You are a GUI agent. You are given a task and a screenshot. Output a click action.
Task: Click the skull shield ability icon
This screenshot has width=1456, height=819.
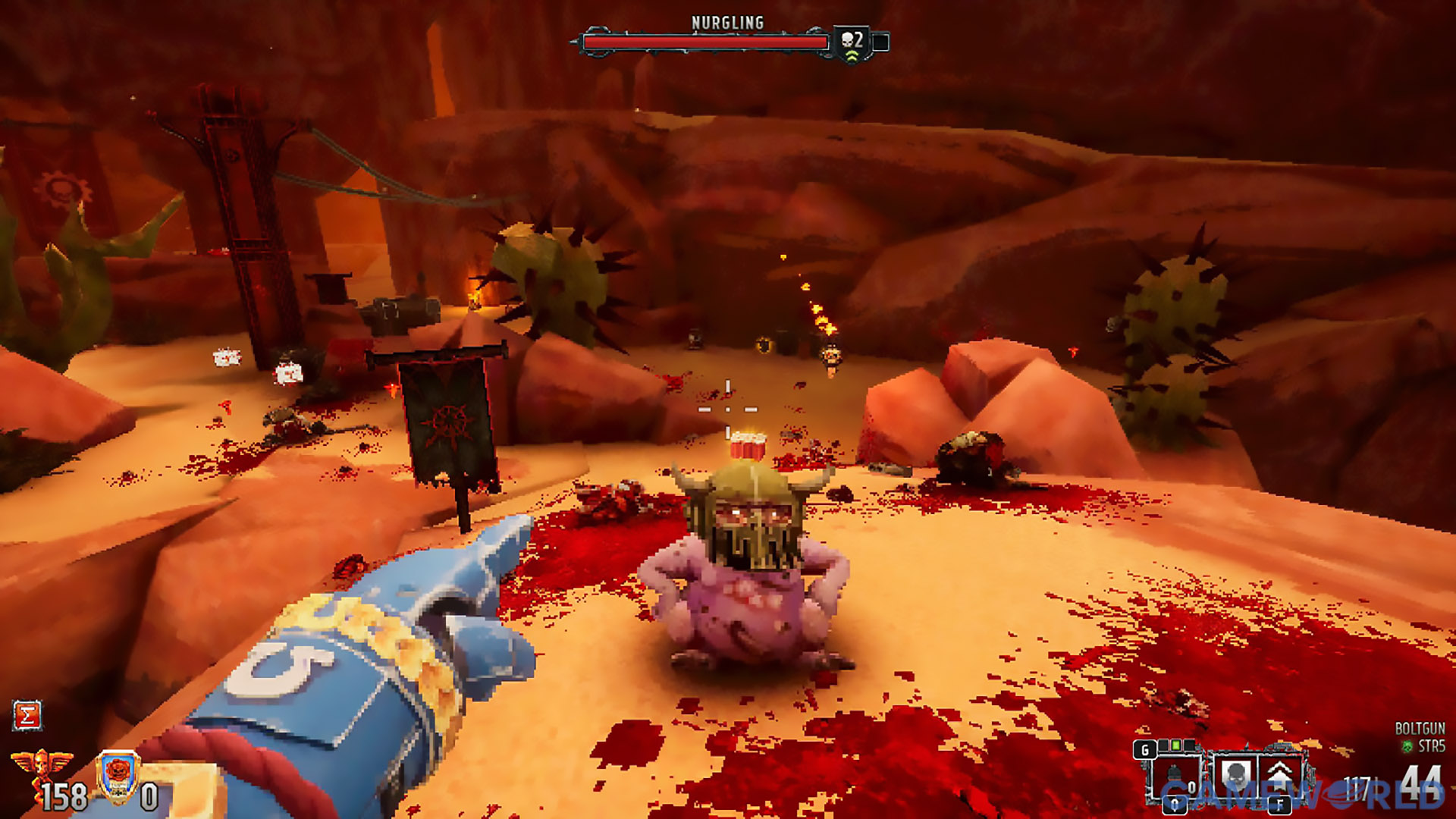point(1236,775)
